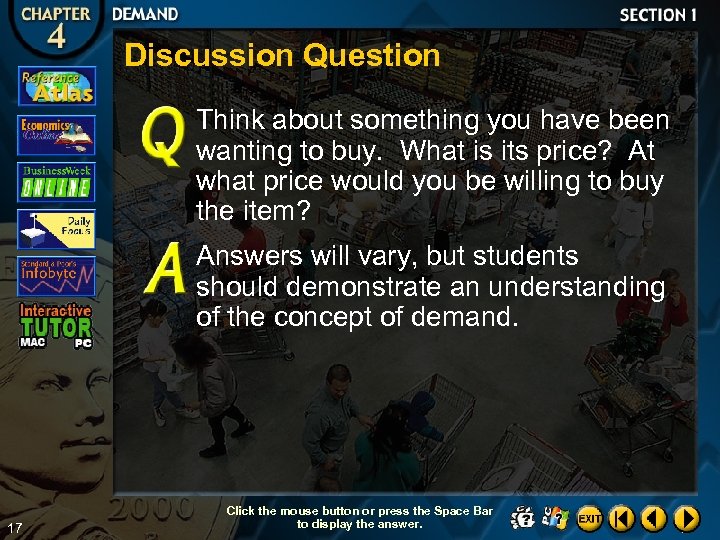Go back to the previous slide
Screen dimensions: 720x540
tap(654, 518)
